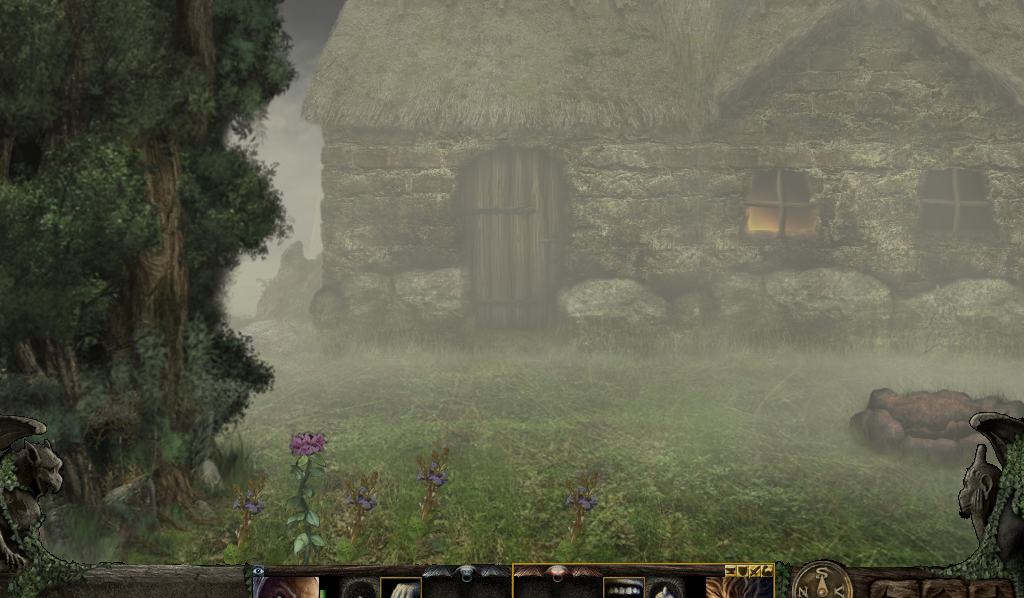Select the pale-haired portrait in the gold frame
The height and width of the screenshot is (598, 1024).
click(402, 589)
